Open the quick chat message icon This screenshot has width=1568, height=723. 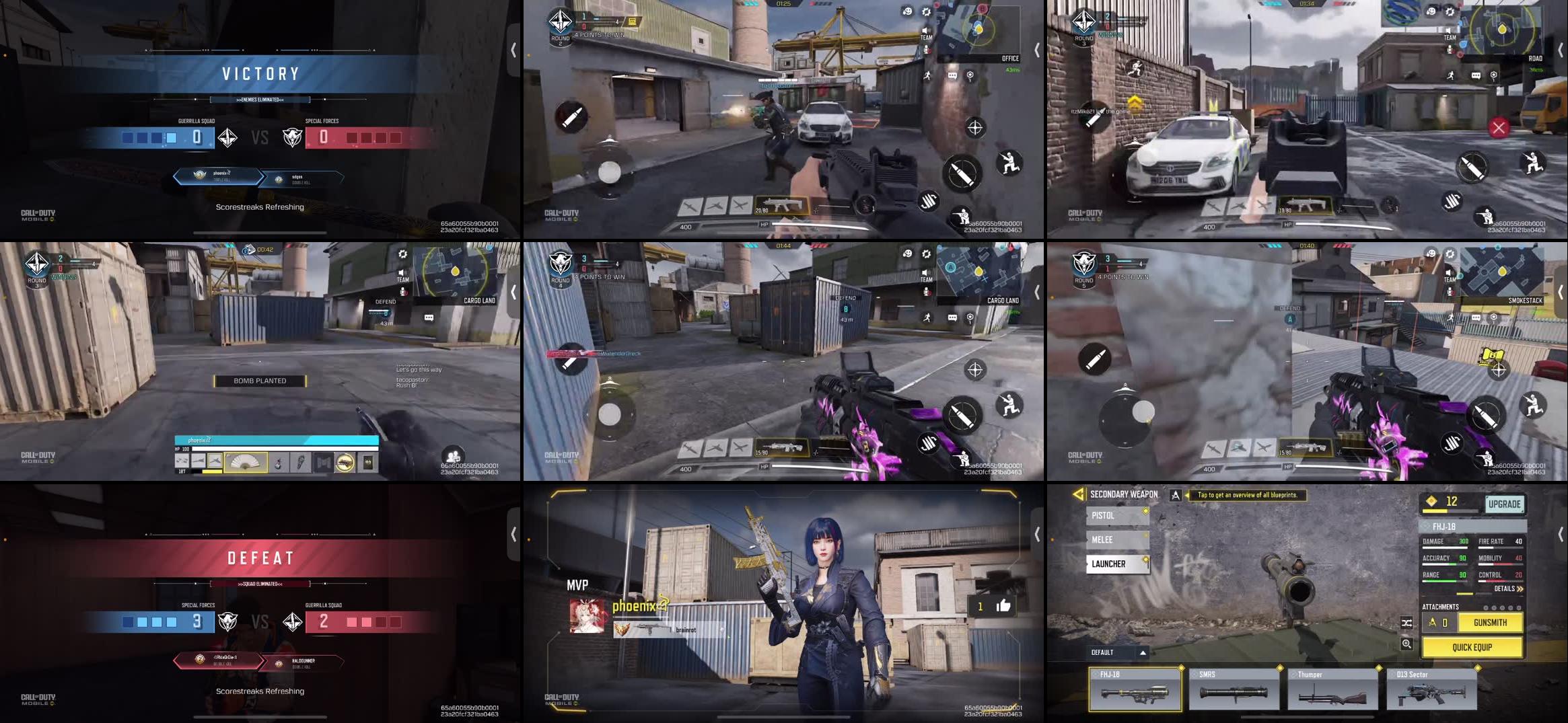click(x=952, y=76)
